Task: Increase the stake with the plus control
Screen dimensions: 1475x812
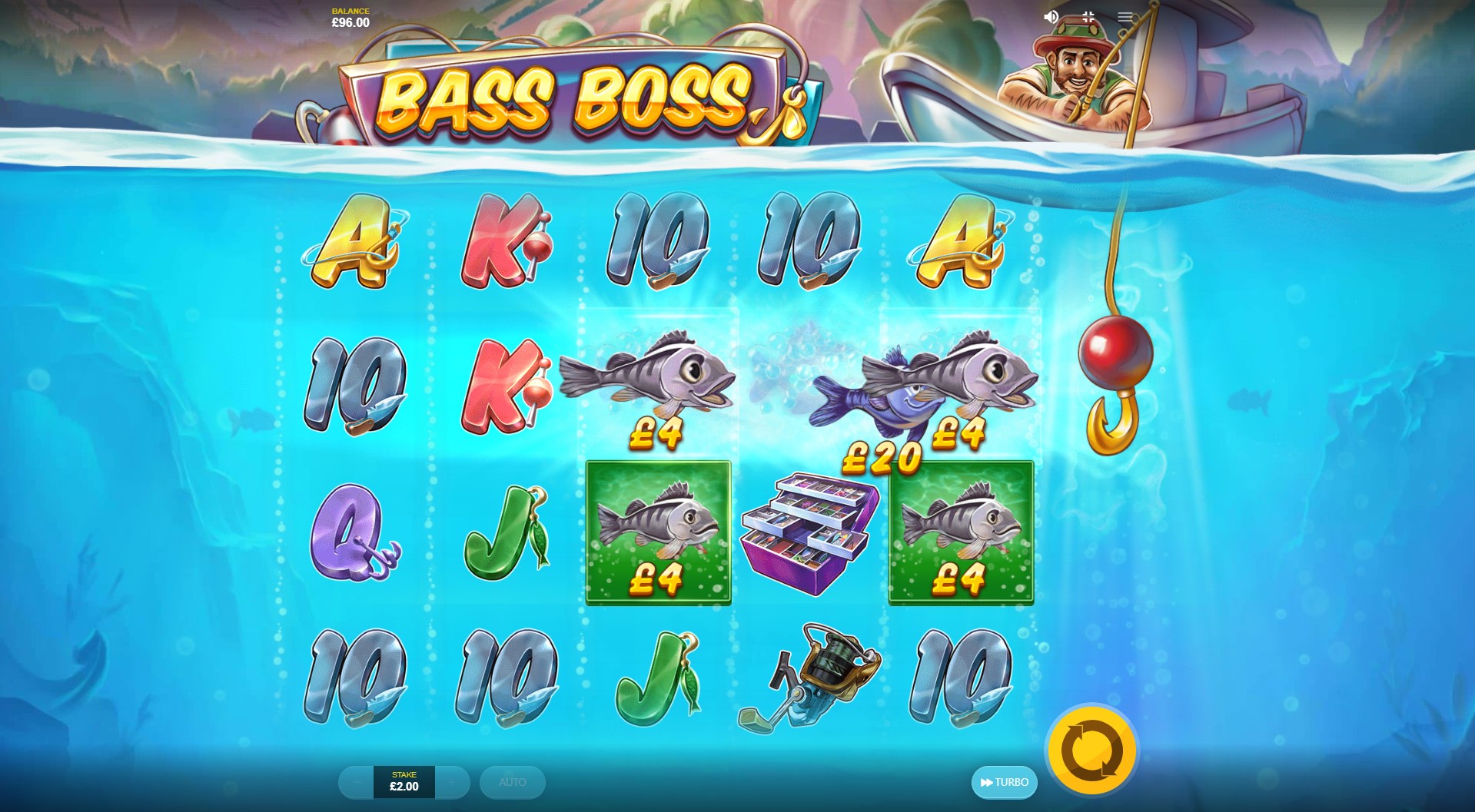Action: coord(451,783)
